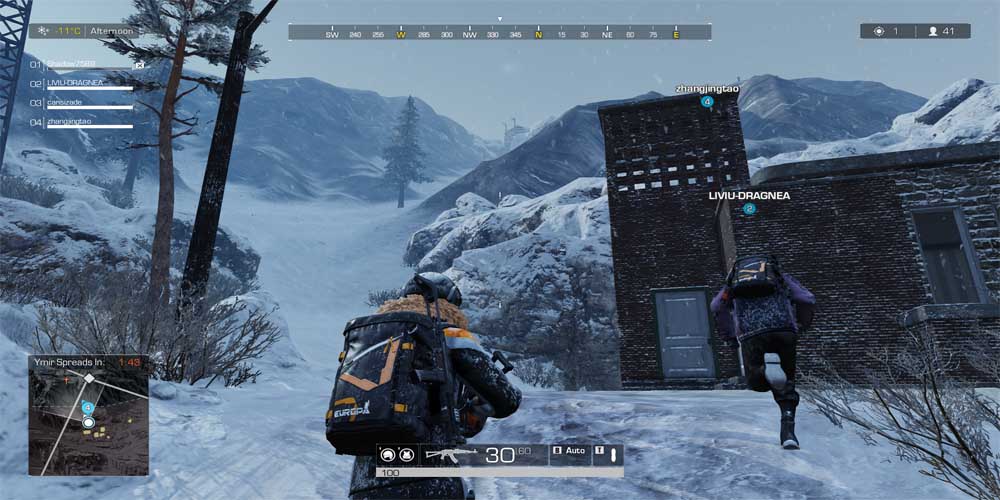Click the compass heading bar

click(x=500, y=33)
